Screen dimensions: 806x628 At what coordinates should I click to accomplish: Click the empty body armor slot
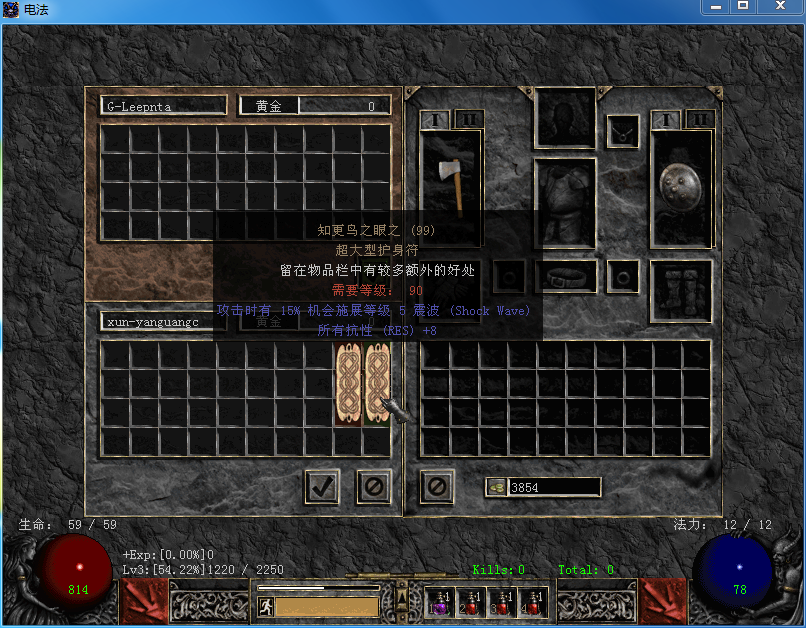pyautogui.click(x=565, y=201)
